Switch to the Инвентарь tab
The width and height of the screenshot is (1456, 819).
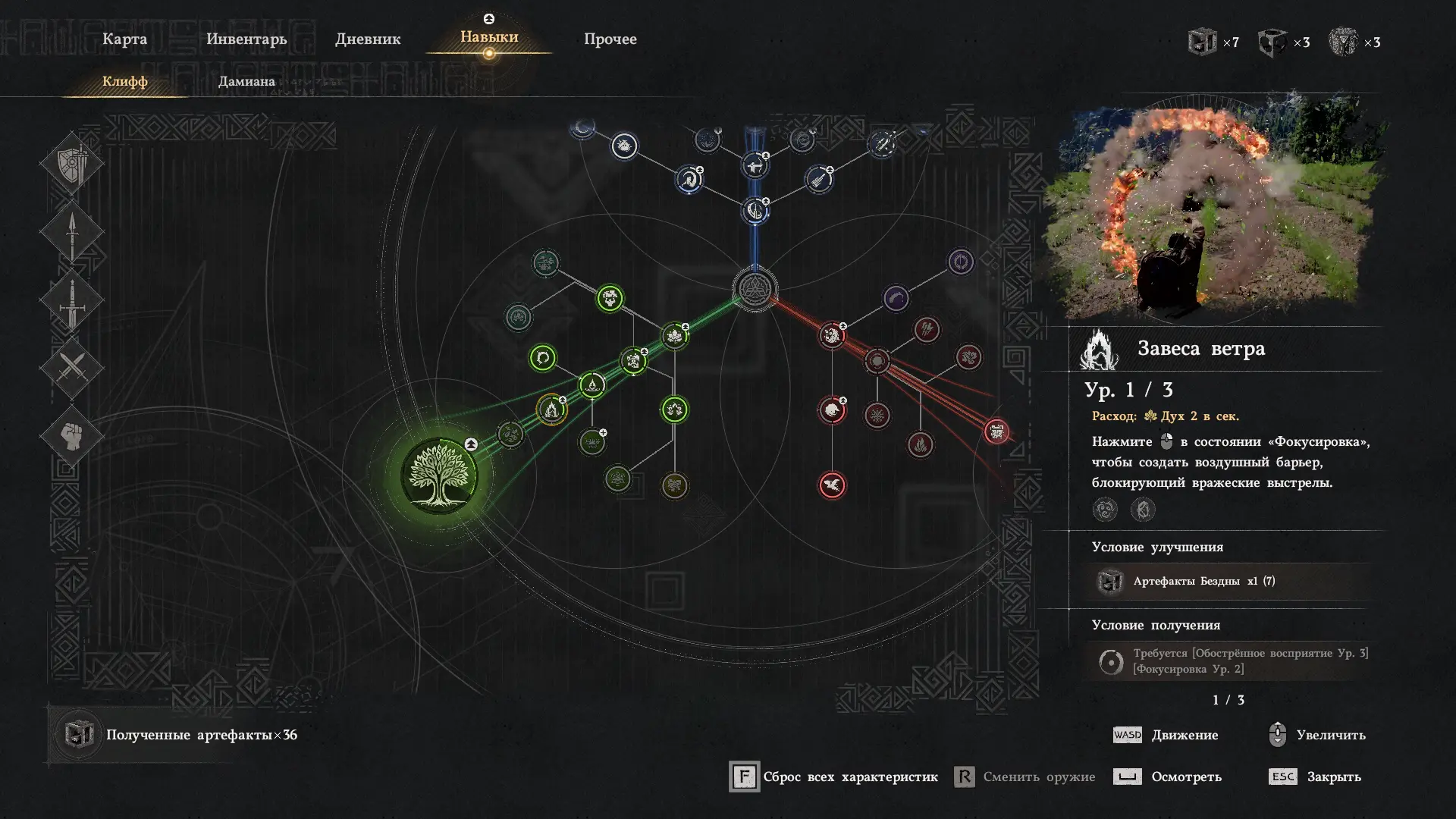pyautogui.click(x=246, y=39)
